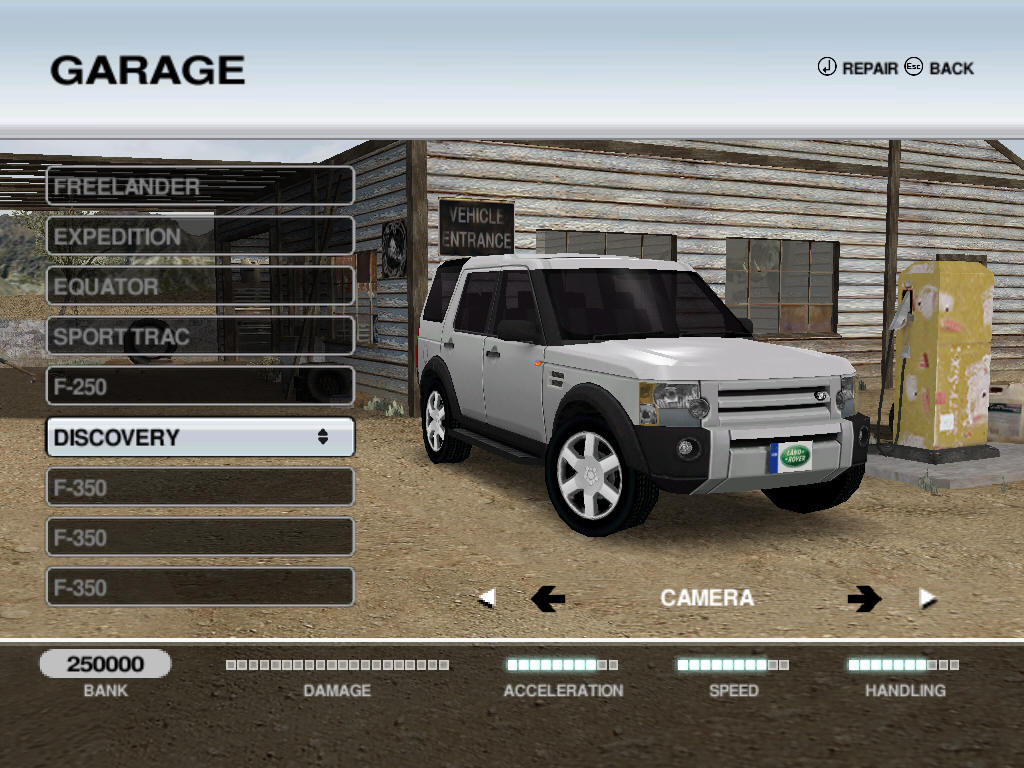Click the small white left triangle

click(x=487, y=599)
